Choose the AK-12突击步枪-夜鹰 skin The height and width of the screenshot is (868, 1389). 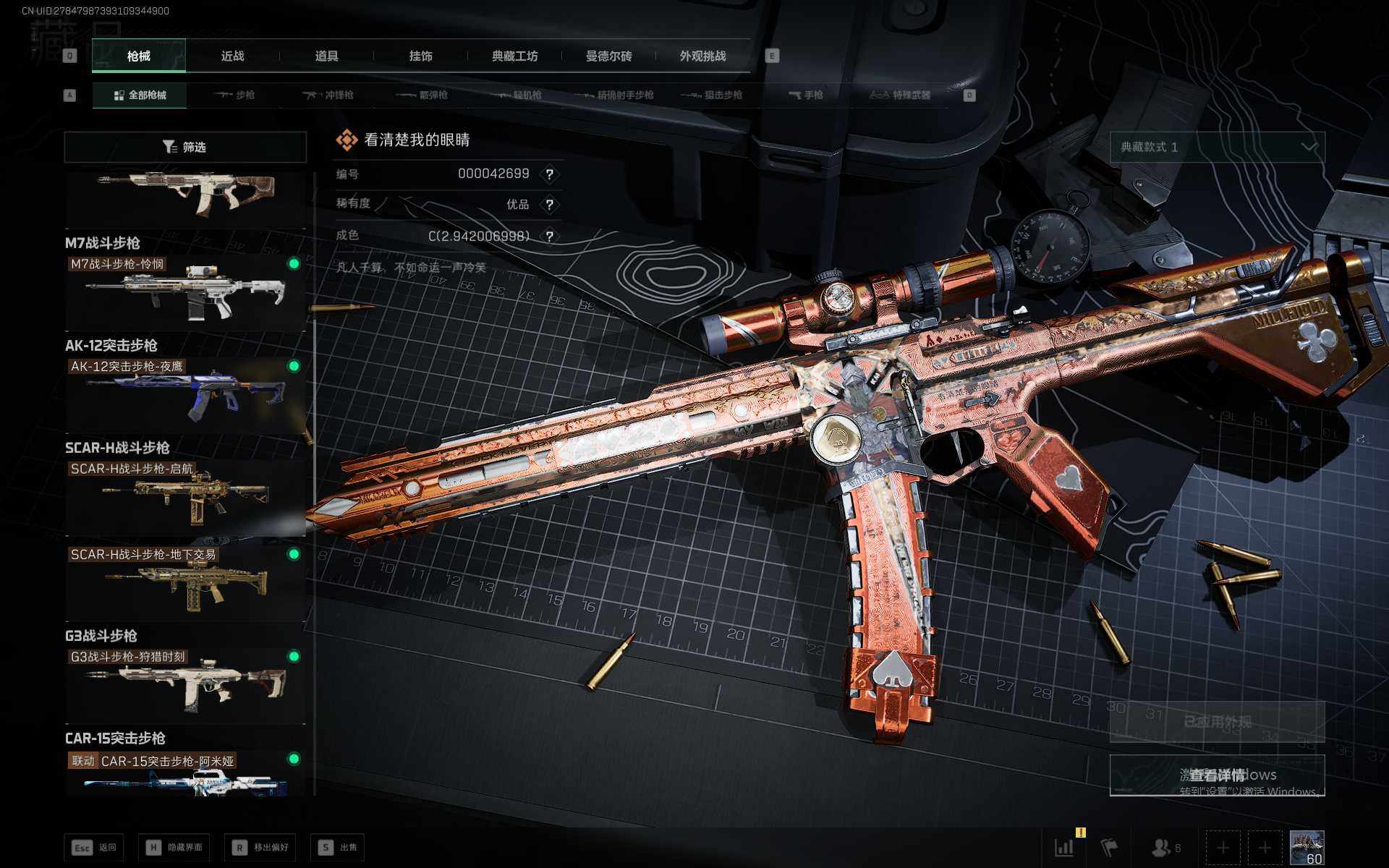[x=185, y=395]
